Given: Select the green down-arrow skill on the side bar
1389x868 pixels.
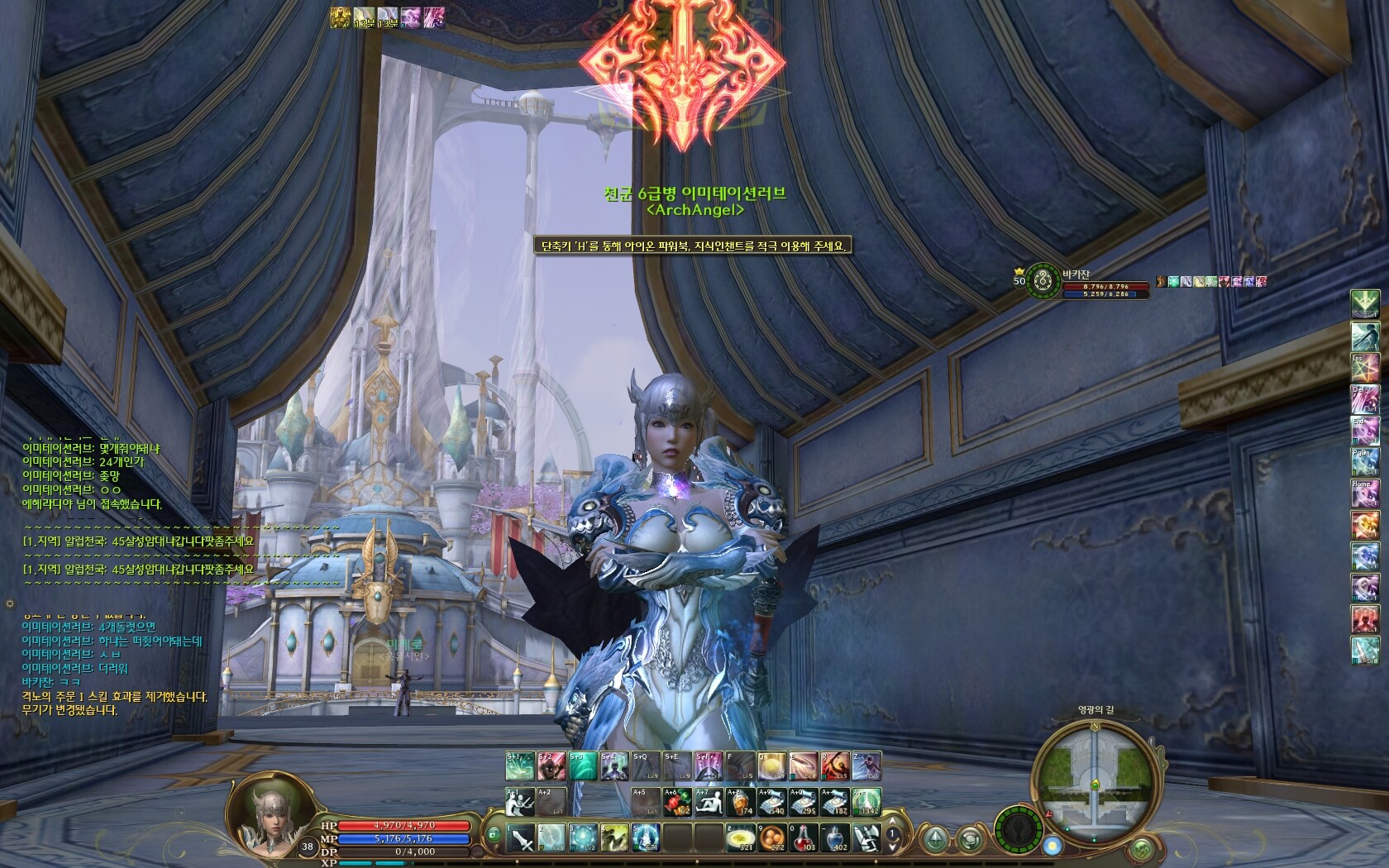Looking at the screenshot, I should pyautogui.click(x=1364, y=303).
